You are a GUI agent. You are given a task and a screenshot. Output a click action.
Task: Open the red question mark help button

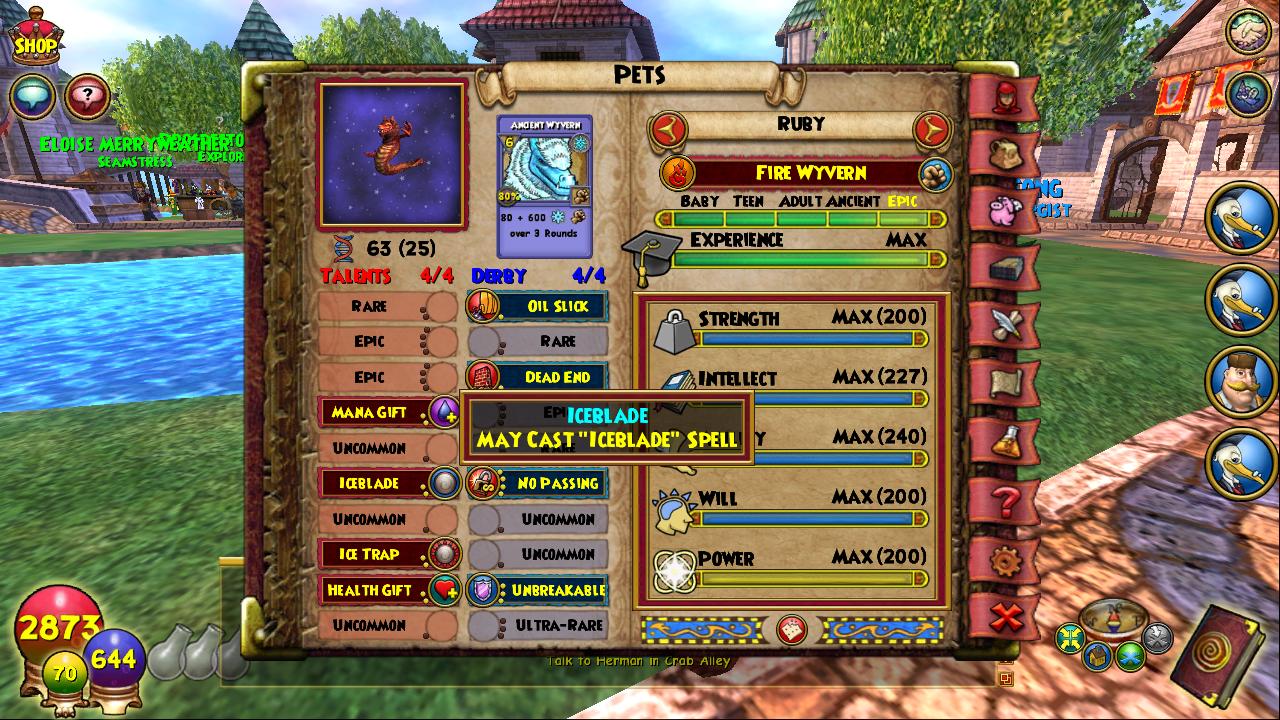tap(88, 97)
